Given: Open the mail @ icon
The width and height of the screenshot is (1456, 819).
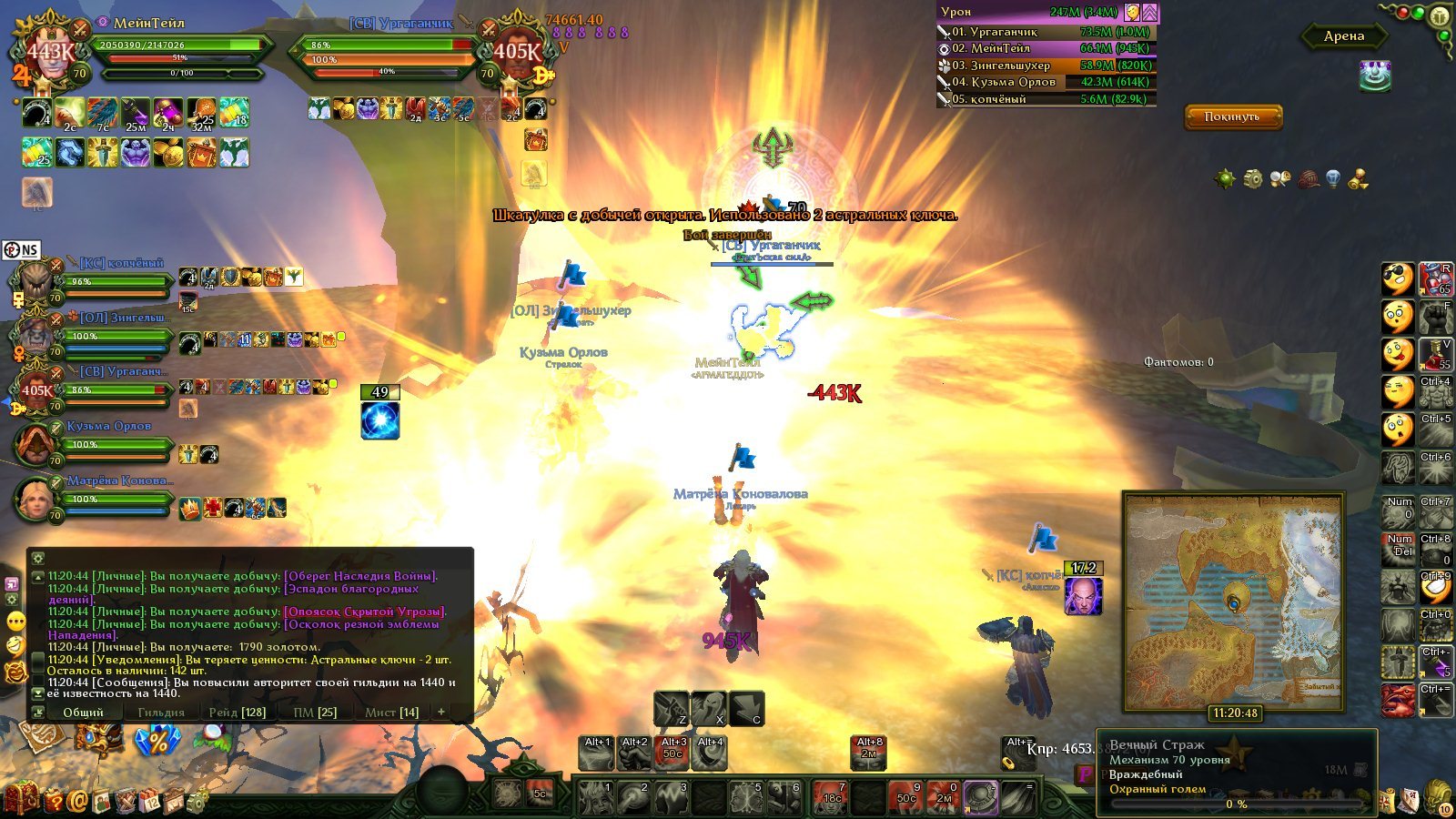Looking at the screenshot, I should [77, 801].
